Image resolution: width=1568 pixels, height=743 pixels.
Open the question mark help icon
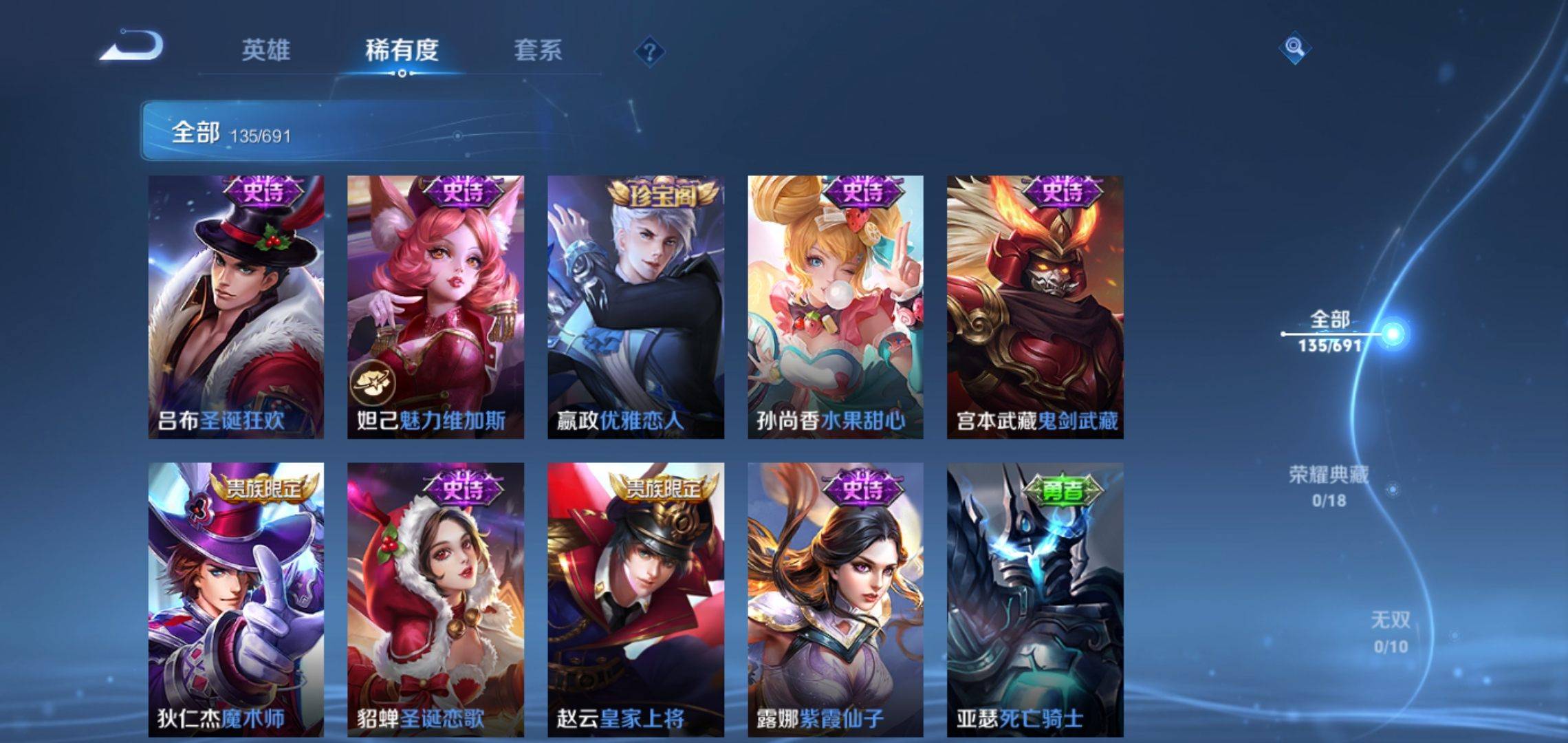tap(649, 52)
